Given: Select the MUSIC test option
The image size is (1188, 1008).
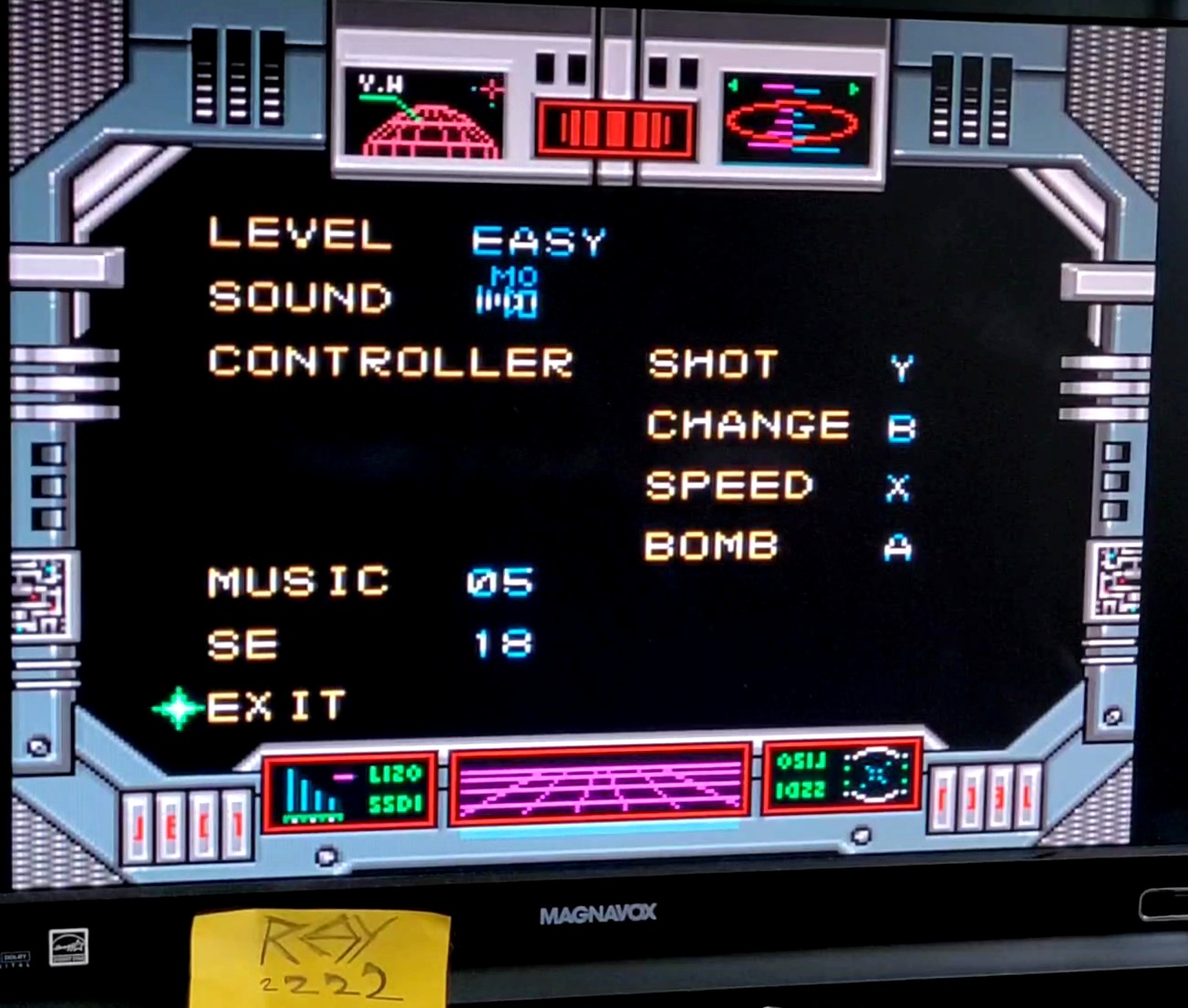Looking at the screenshot, I should click(x=298, y=581).
